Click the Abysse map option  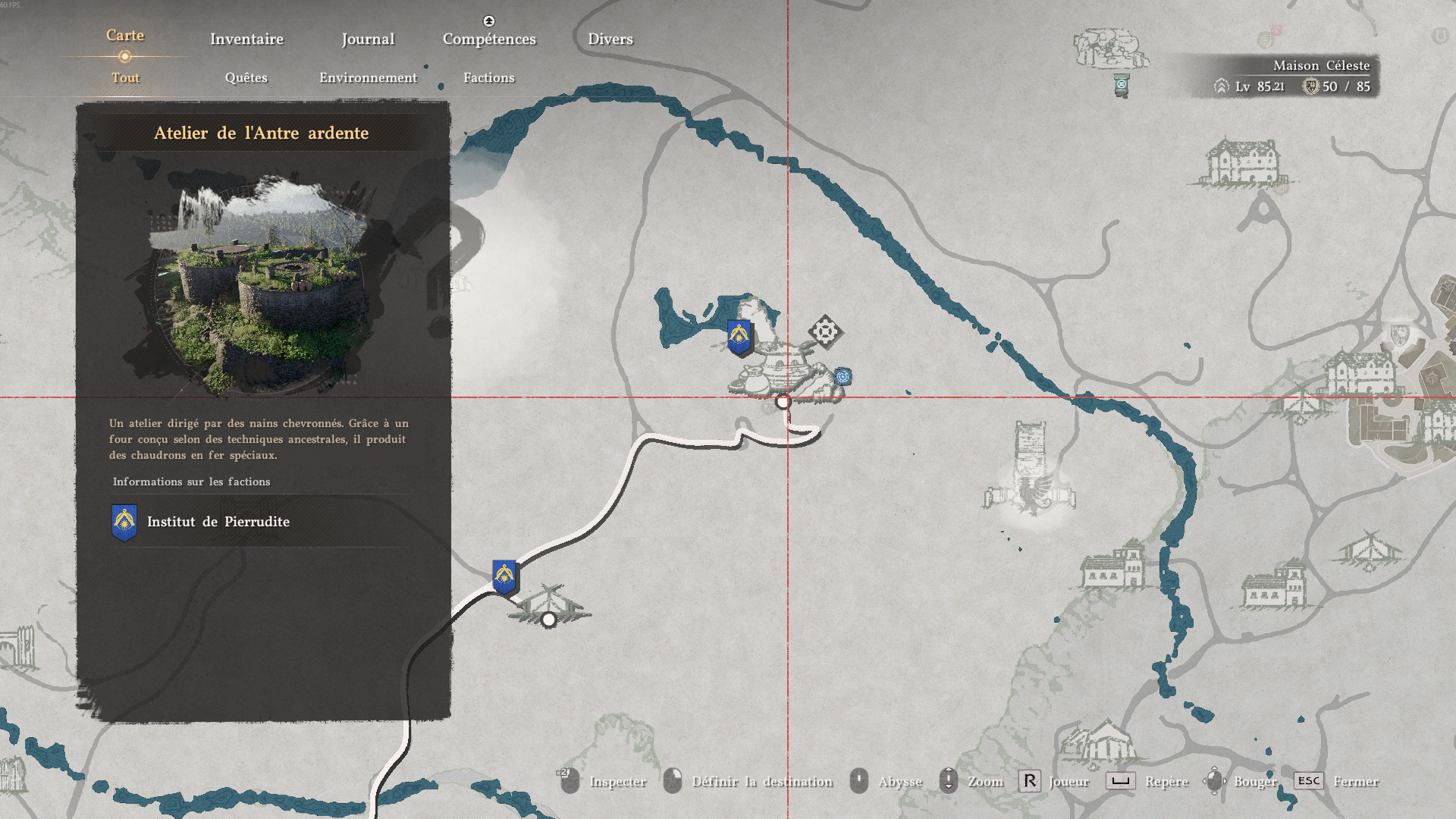click(x=899, y=781)
